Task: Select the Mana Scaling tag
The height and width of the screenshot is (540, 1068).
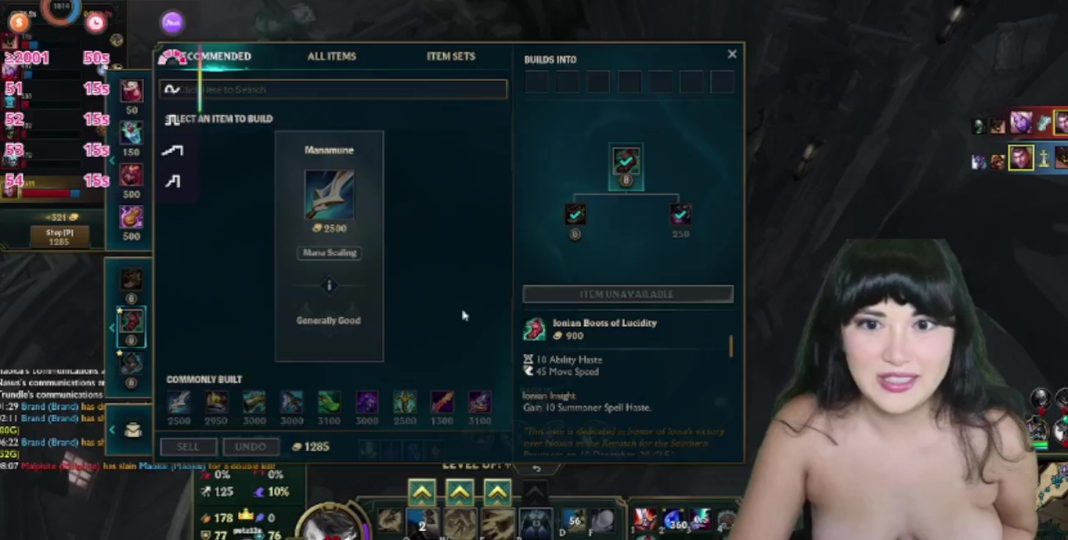Action: (329, 253)
